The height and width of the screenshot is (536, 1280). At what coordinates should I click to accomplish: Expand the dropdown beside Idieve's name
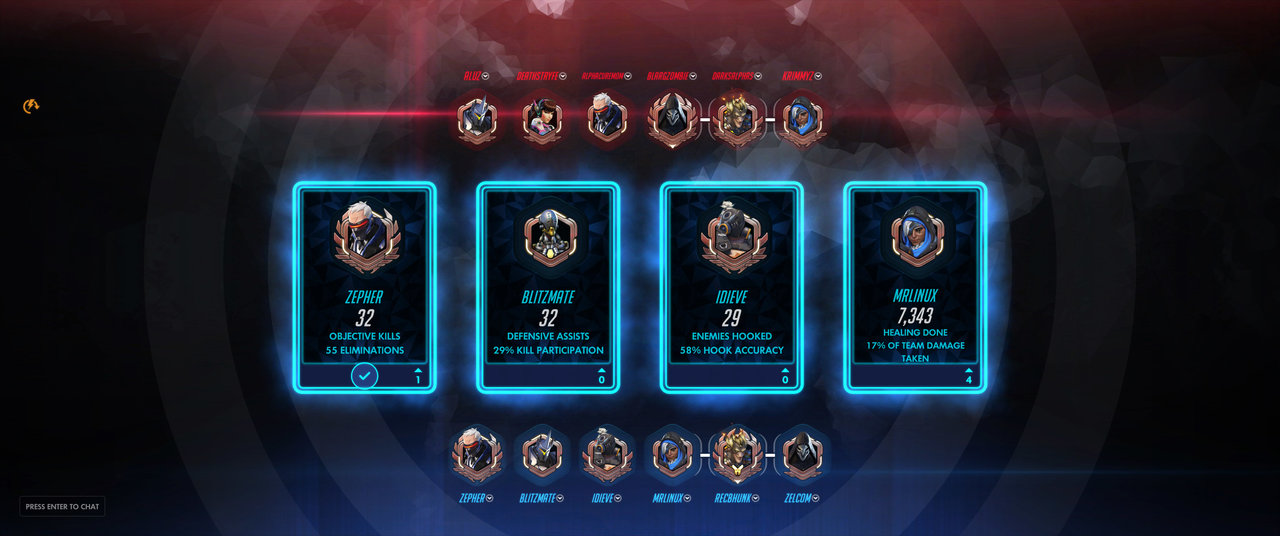pos(619,498)
